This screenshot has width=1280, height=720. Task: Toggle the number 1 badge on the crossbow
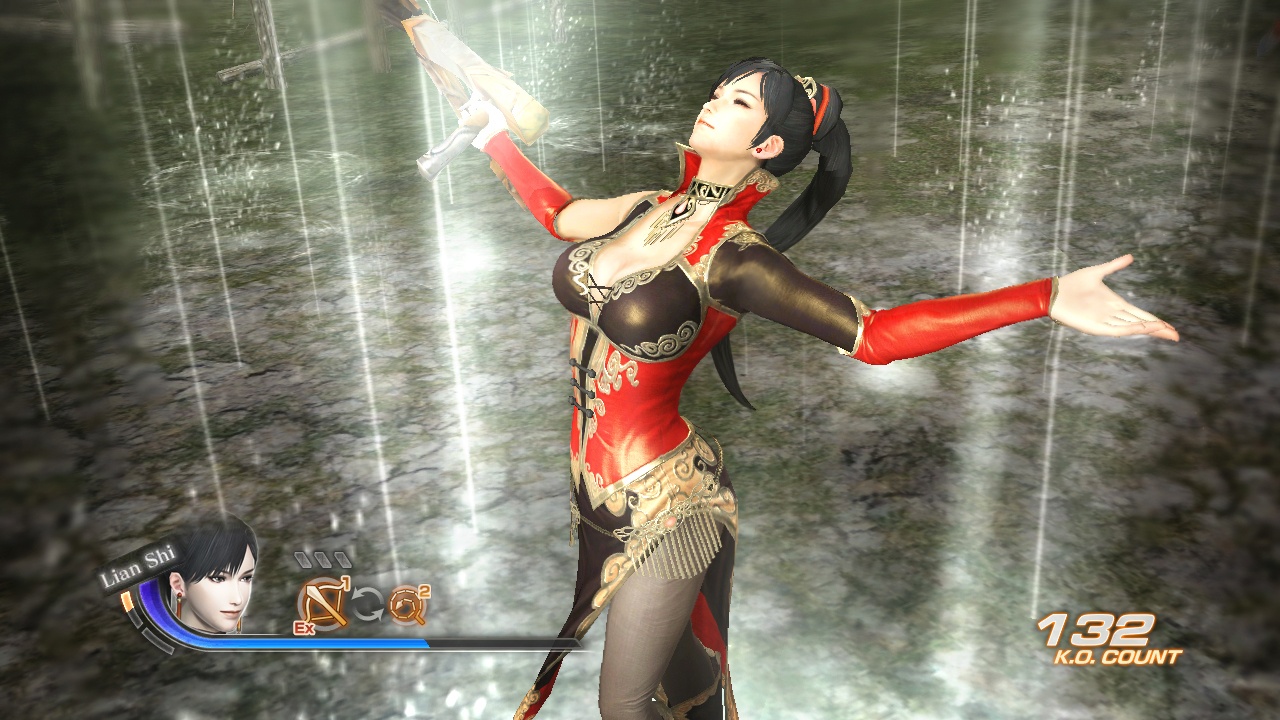coord(346,582)
